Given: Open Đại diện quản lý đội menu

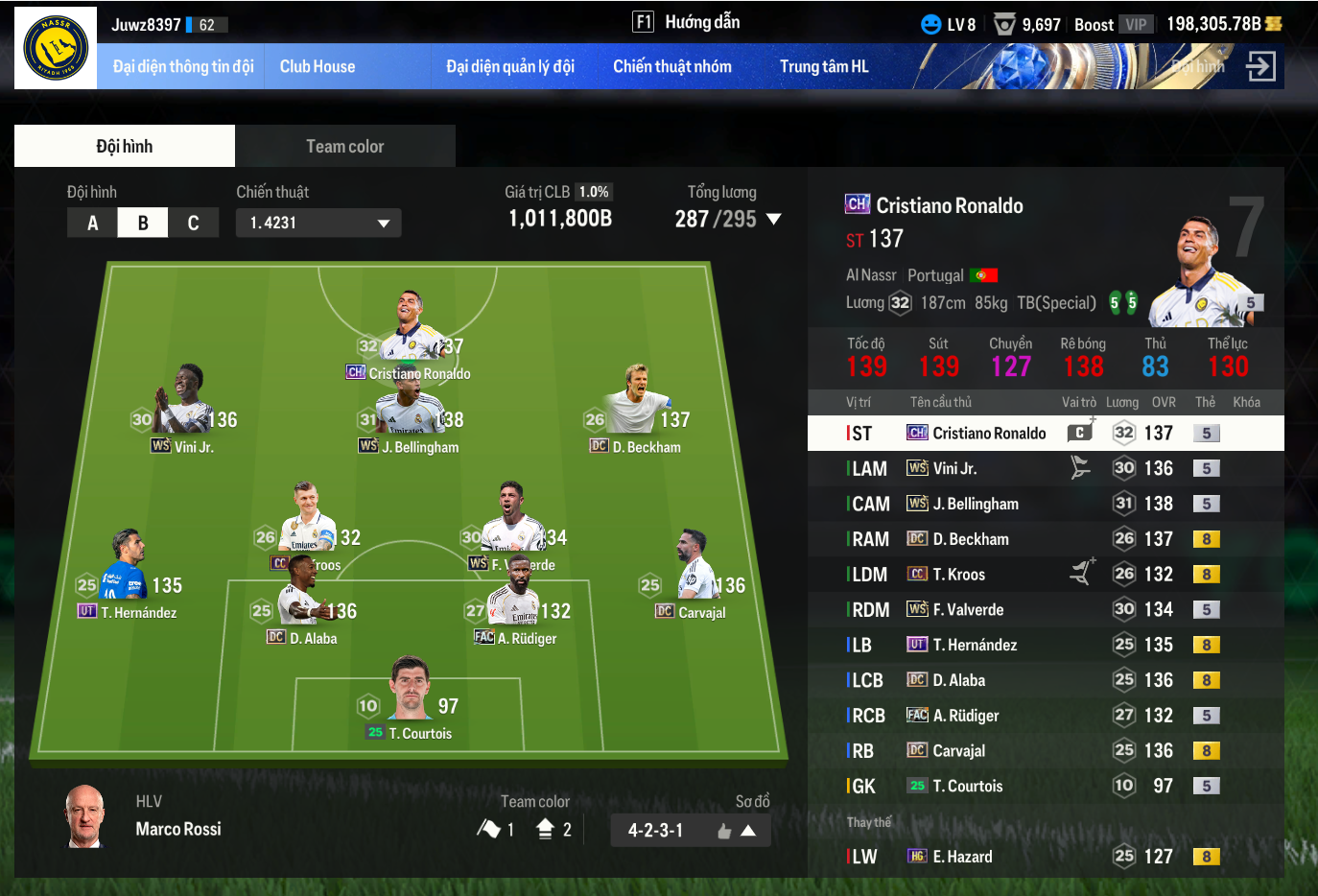Looking at the screenshot, I should click(x=509, y=66).
